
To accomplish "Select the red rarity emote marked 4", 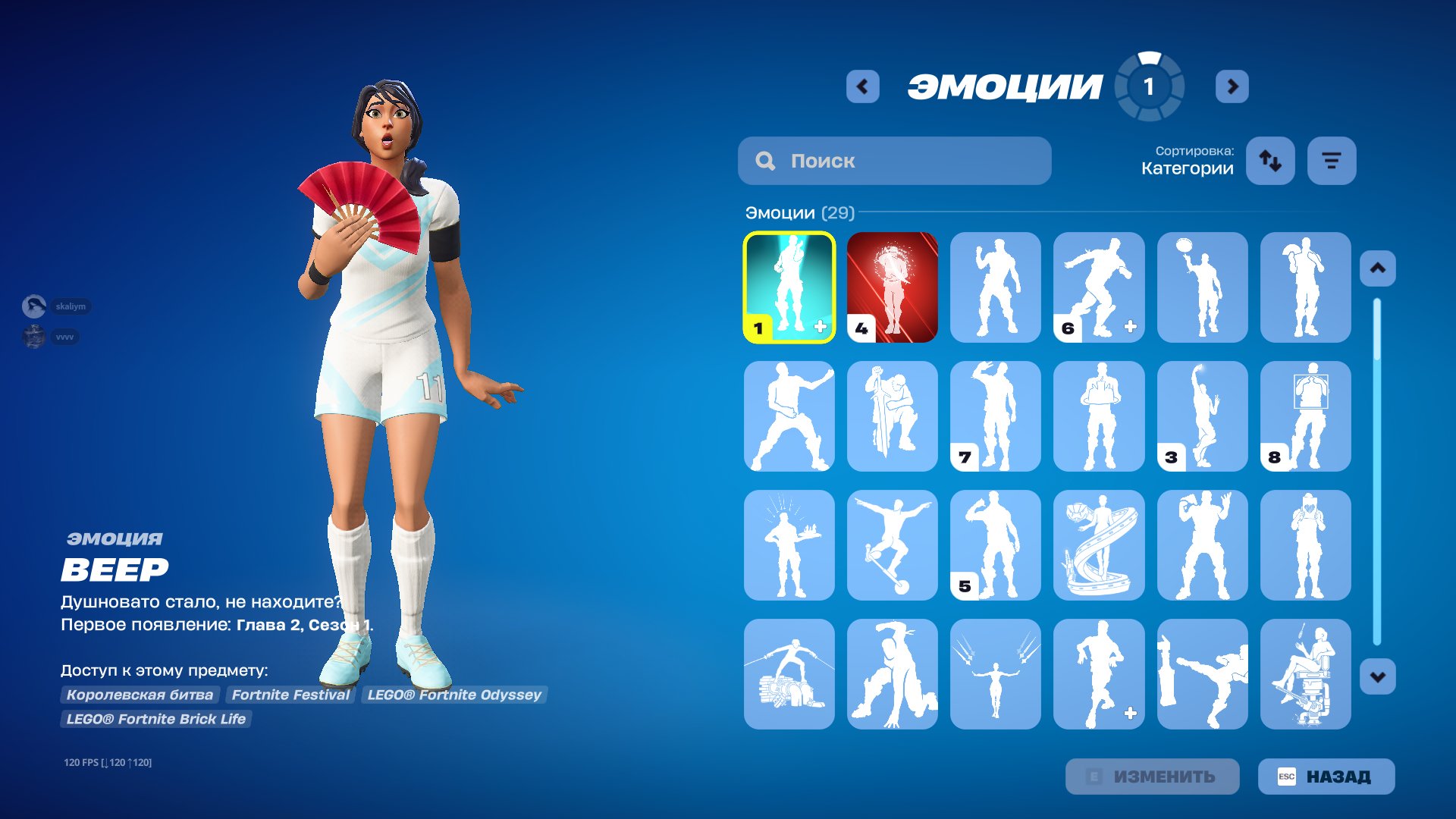I will click(x=892, y=287).
